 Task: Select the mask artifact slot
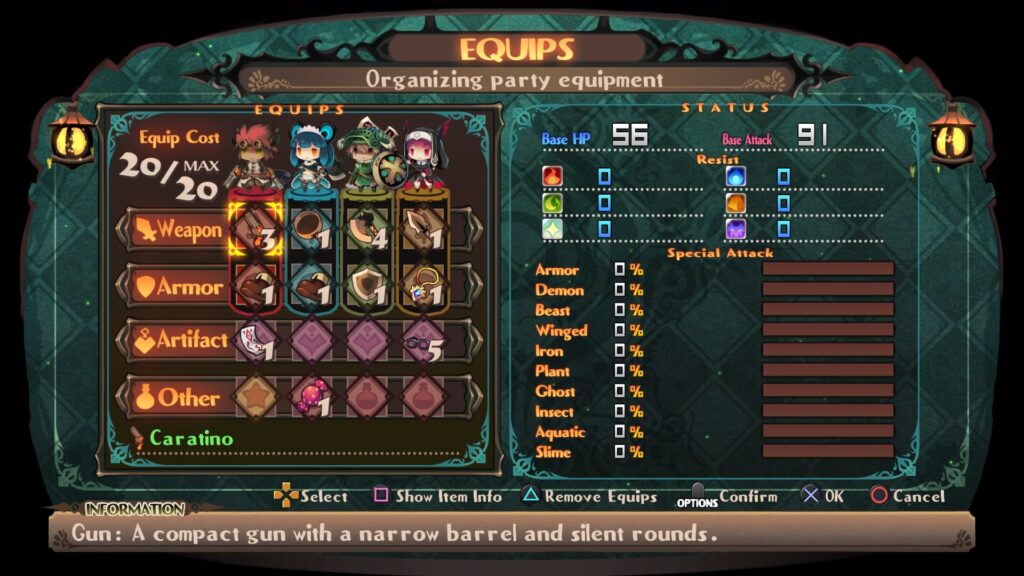[x=254, y=341]
